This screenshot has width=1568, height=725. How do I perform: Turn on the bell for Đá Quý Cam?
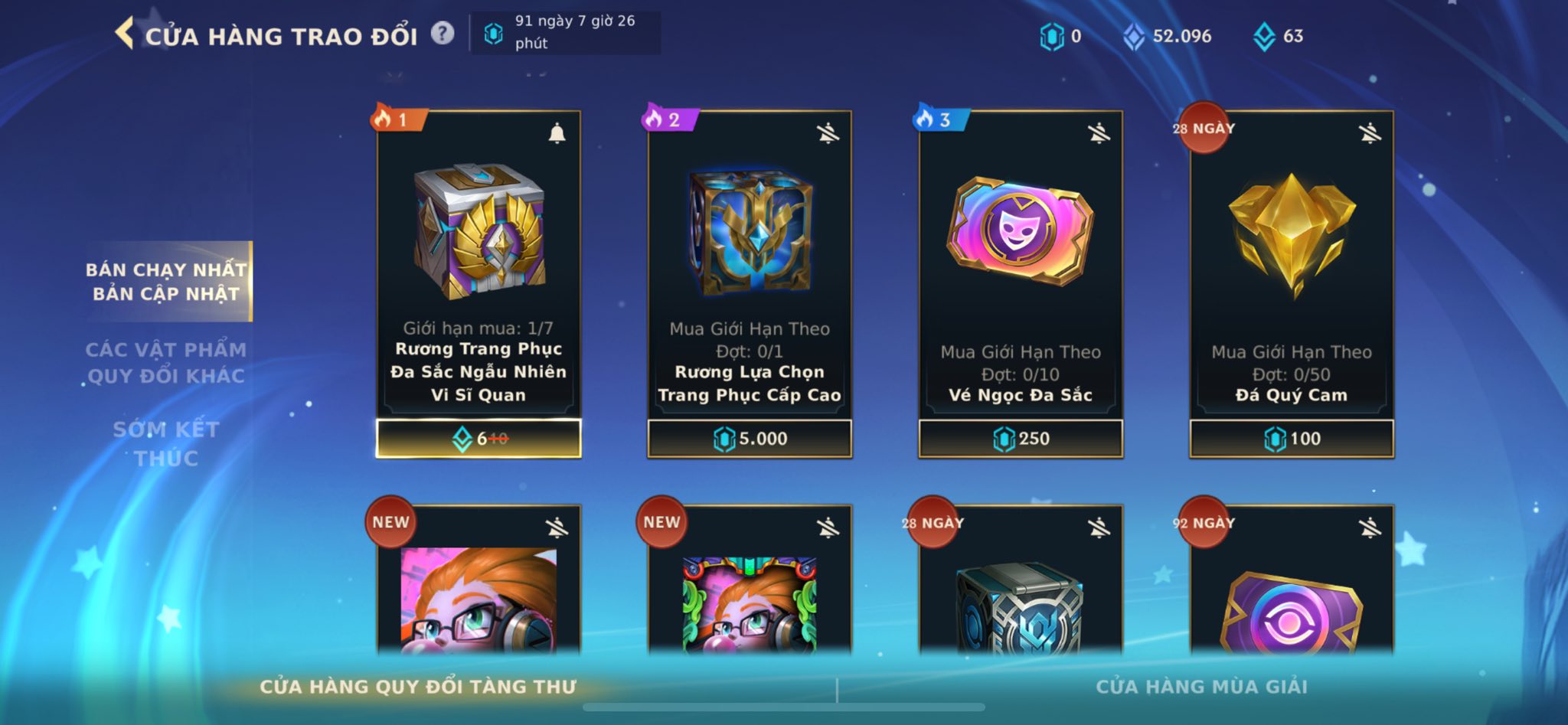pos(1370,134)
